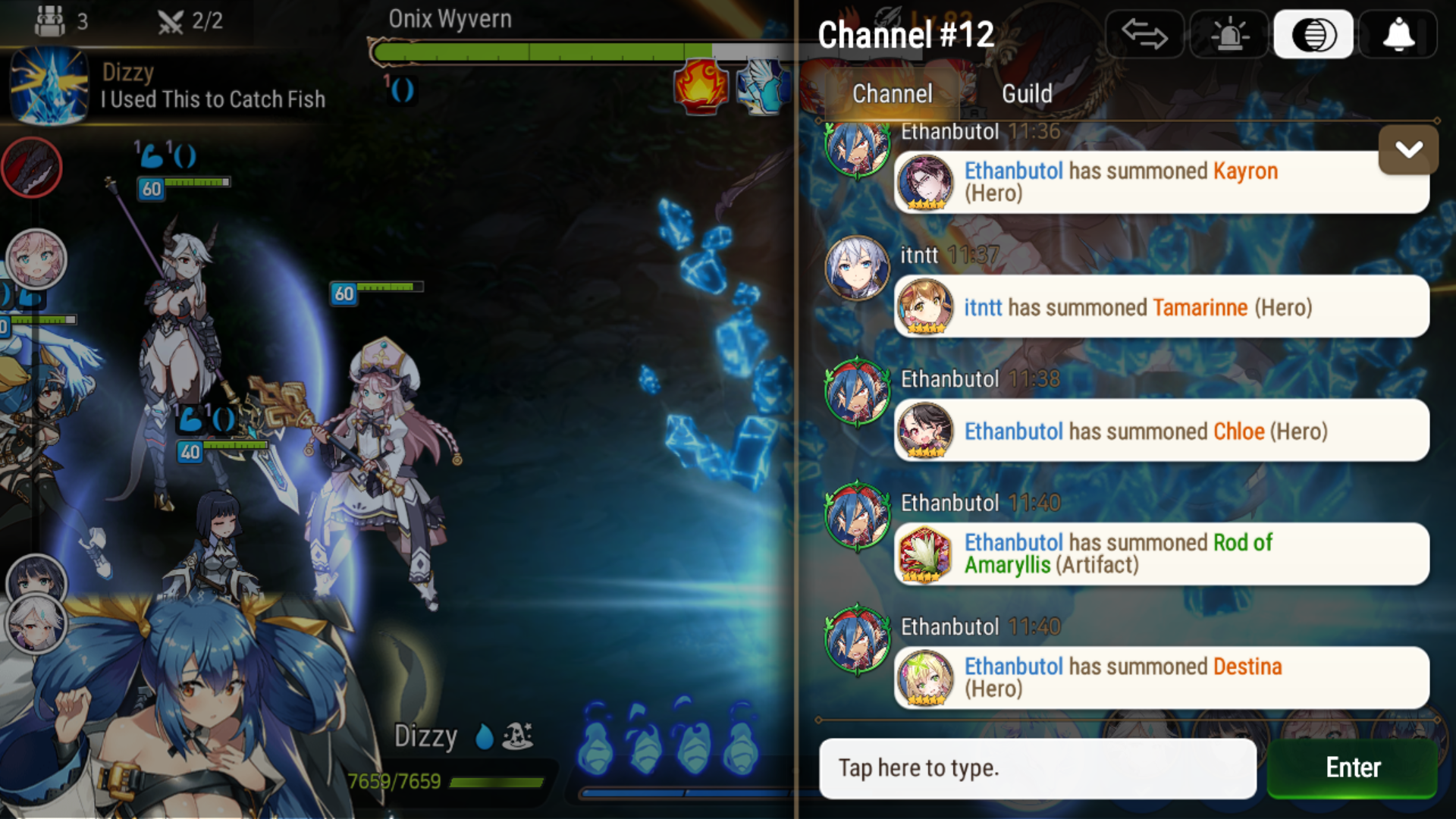Screen dimensions: 1456x819
Task: Toggle the globe chat language filter
Action: point(1314,33)
